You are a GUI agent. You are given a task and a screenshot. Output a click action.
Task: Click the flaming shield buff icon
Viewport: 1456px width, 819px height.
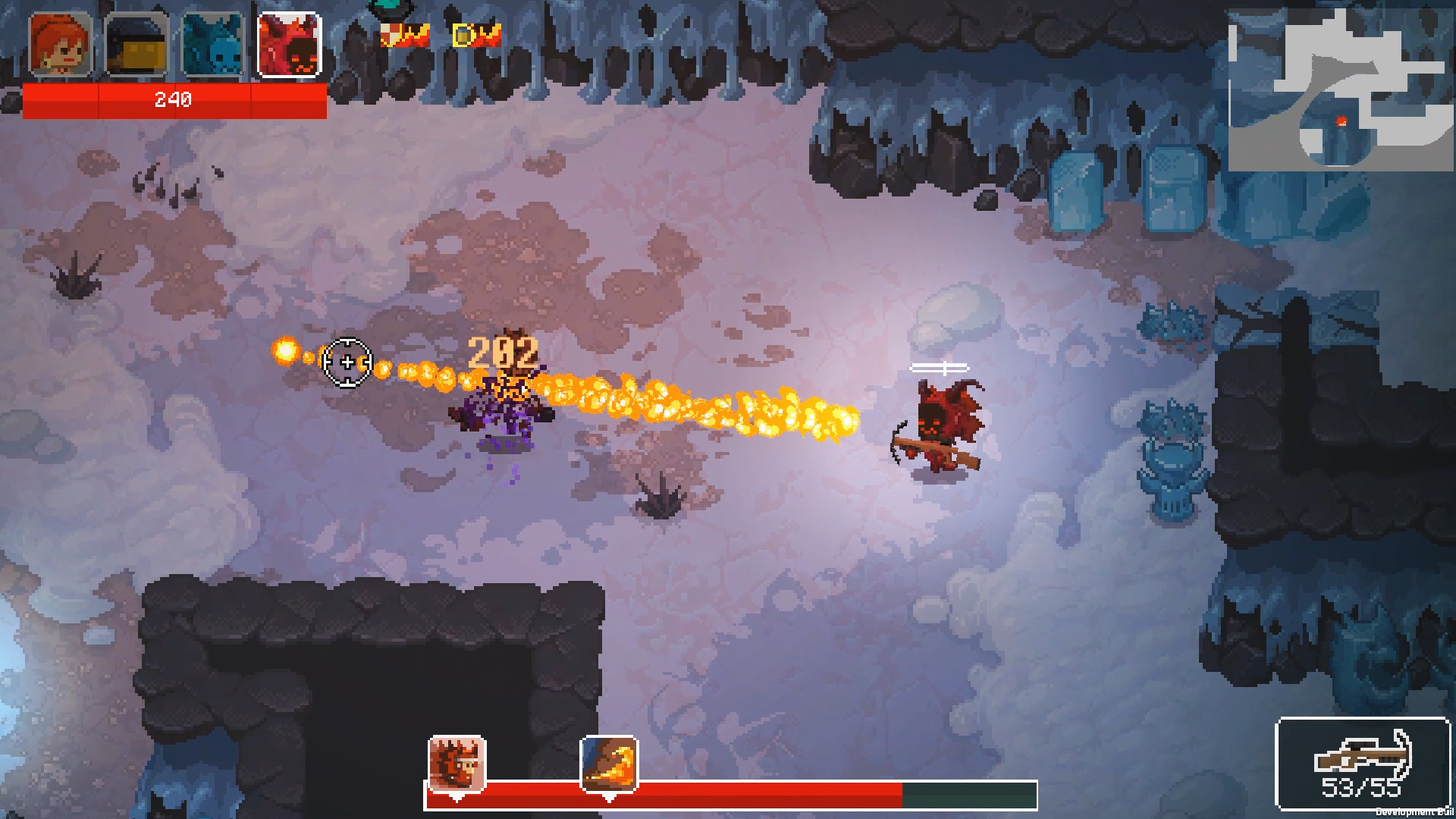(403, 33)
